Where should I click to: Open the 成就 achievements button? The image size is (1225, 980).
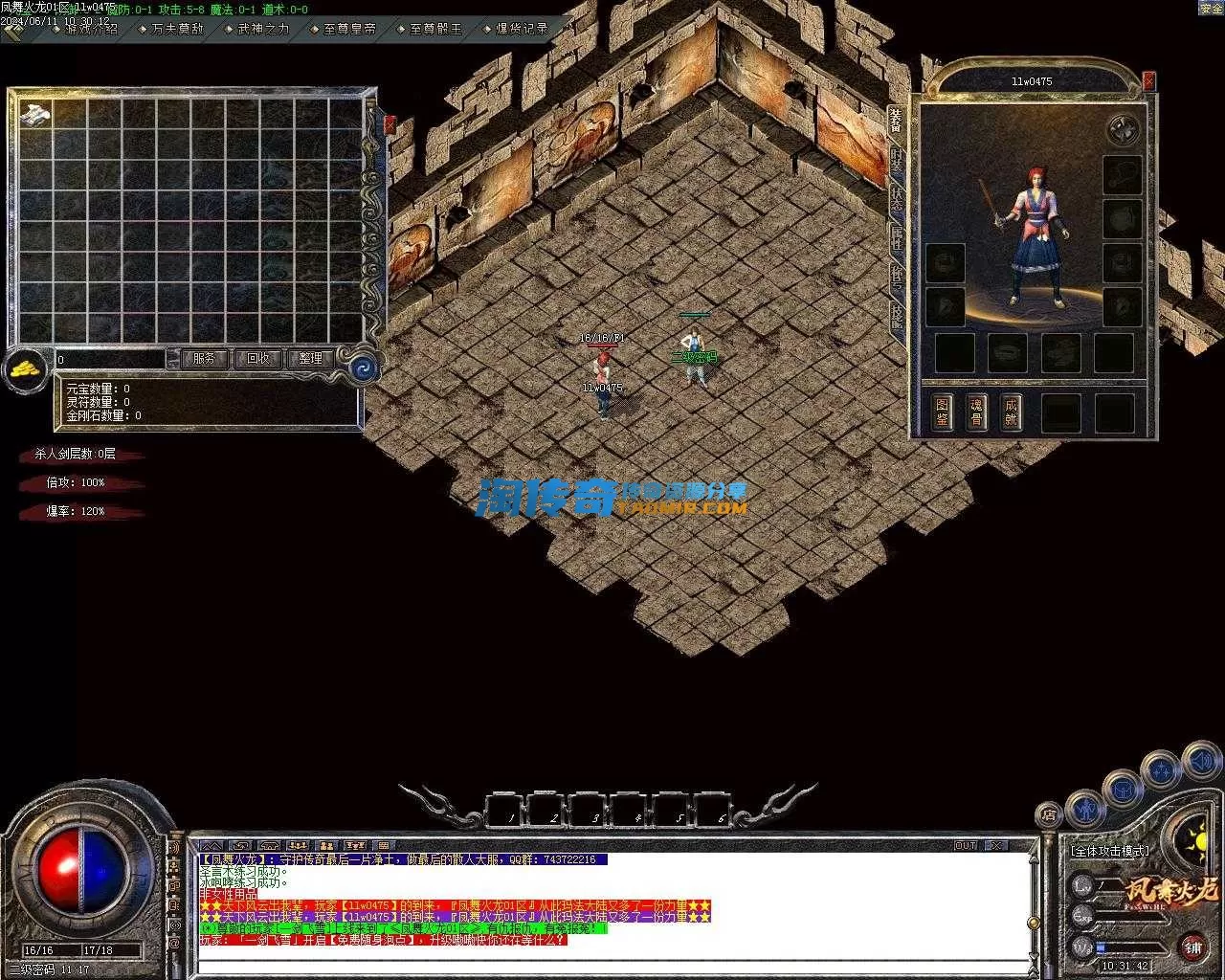click(x=1011, y=412)
